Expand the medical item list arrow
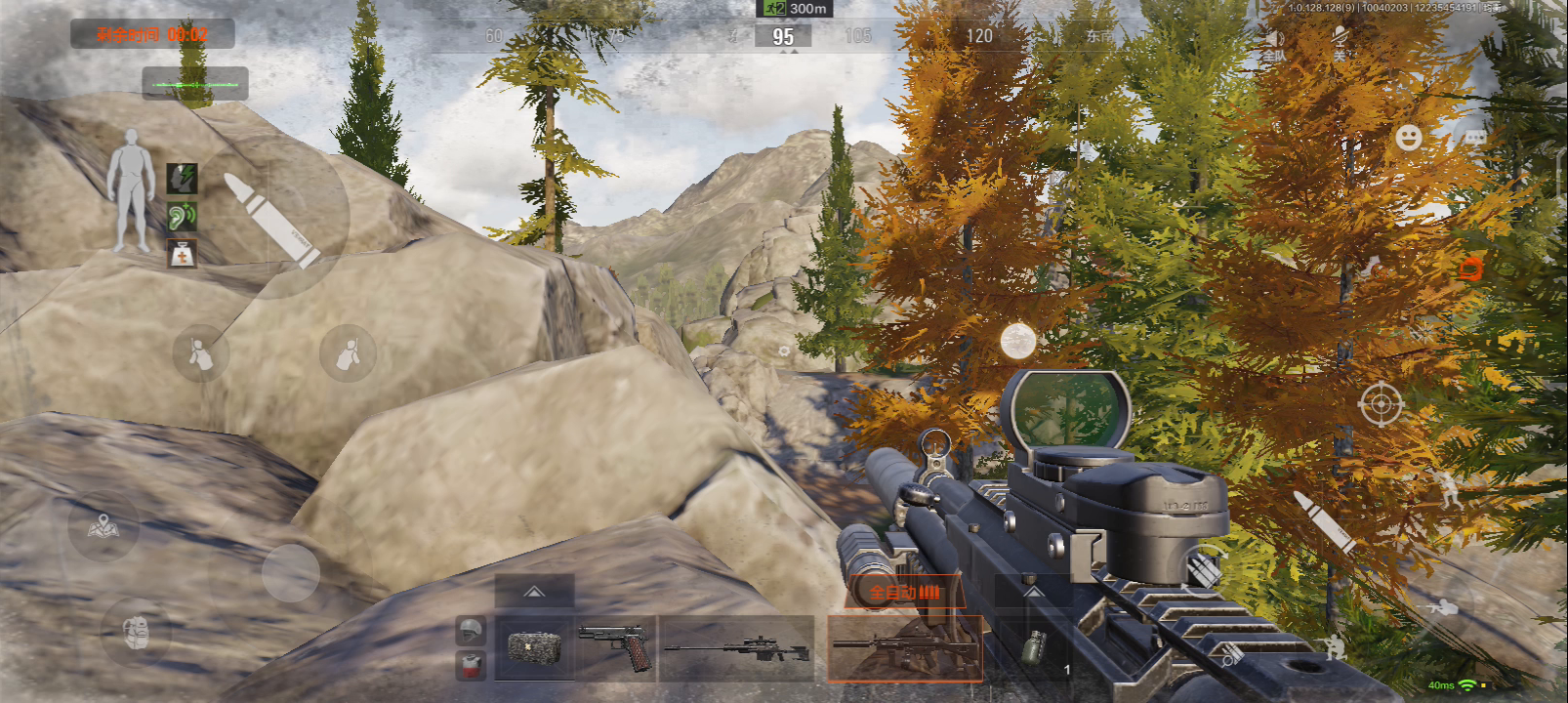The width and height of the screenshot is (1568, 703). (x=534, y=592)
